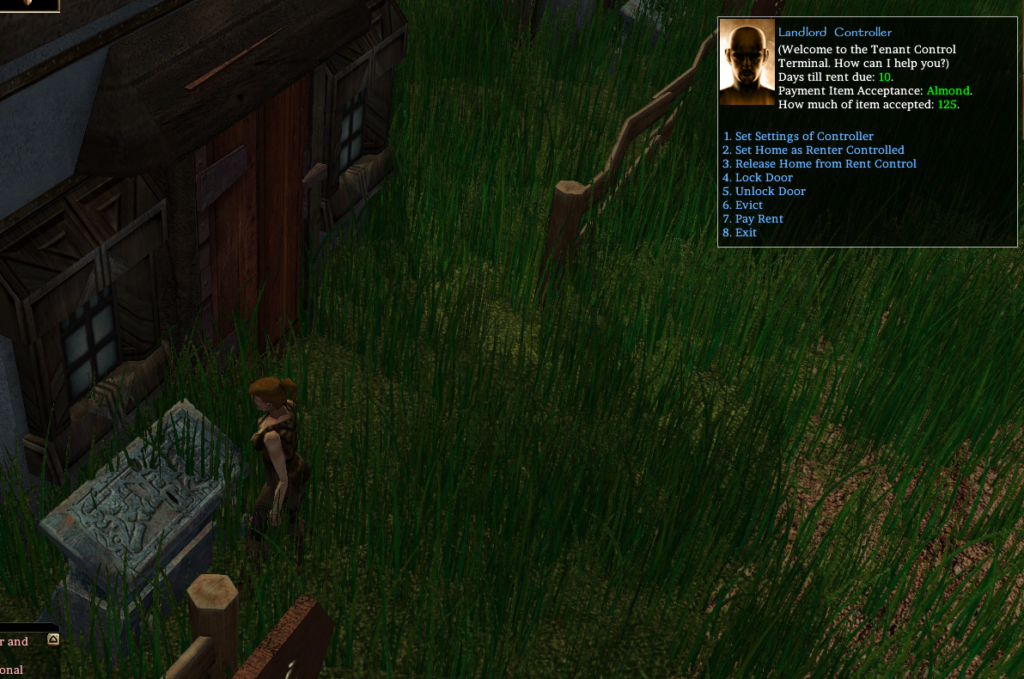This screenshot has width=1024, height=679.
Task: Choose the 'Evict' dialogue option
Action: coord(748,205)
